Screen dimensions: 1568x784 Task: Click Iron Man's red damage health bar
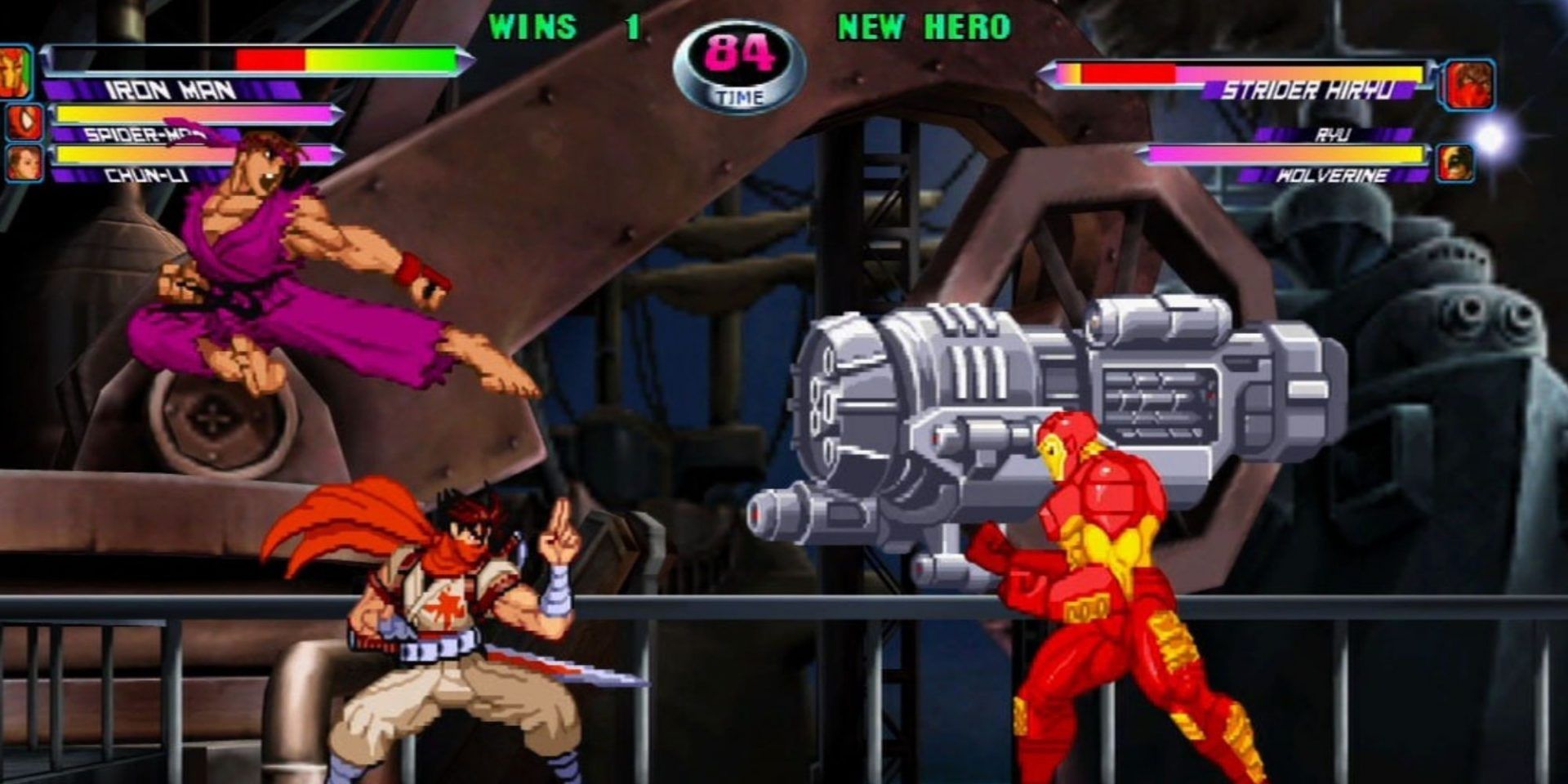tap(269, 59)
